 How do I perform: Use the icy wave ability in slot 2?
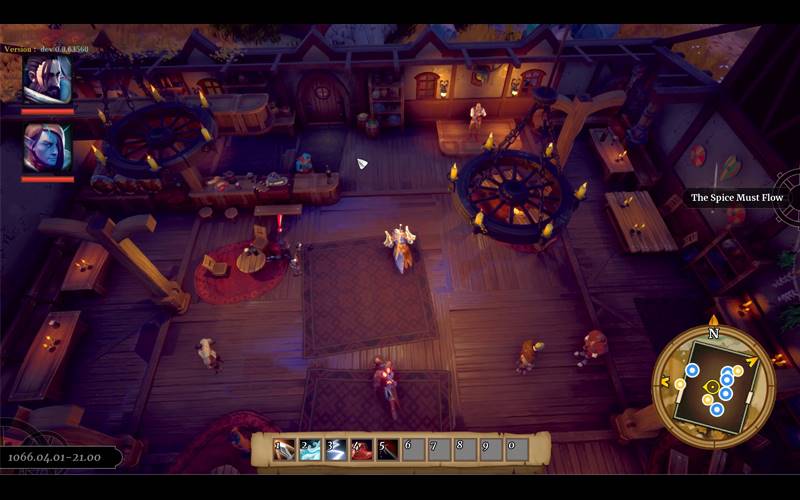pyautogui.click(x=311, y=450)
